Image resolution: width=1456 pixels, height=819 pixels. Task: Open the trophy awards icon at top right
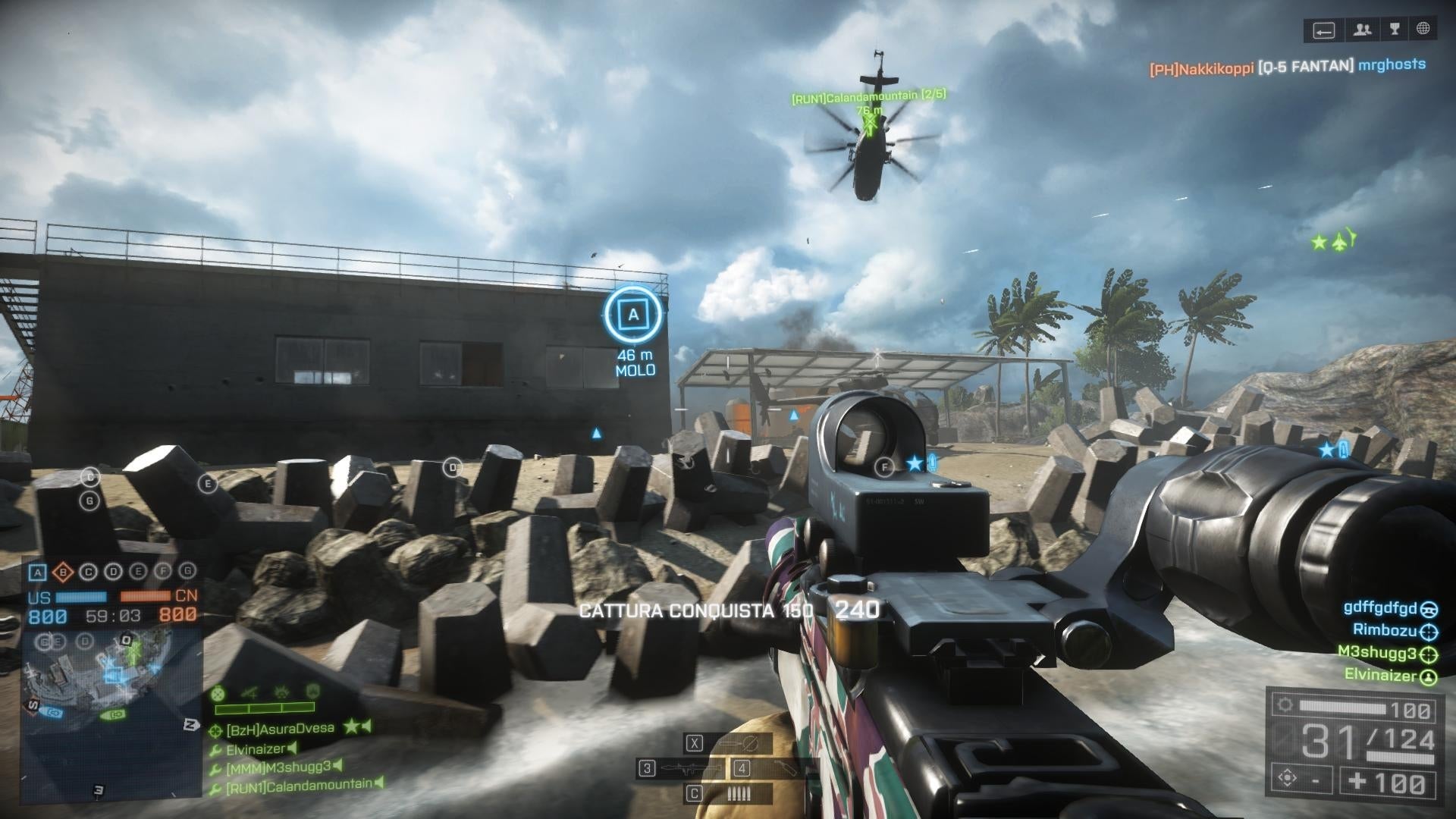pyautogui.click(x=1395, y=30)
